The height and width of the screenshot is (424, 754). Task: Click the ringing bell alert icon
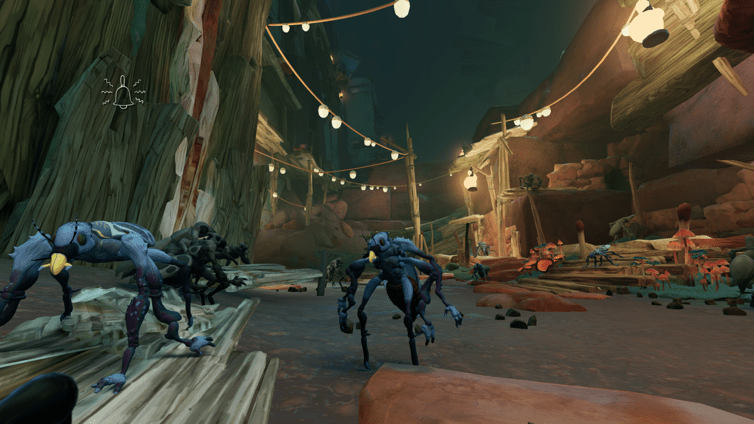[123, 94]
